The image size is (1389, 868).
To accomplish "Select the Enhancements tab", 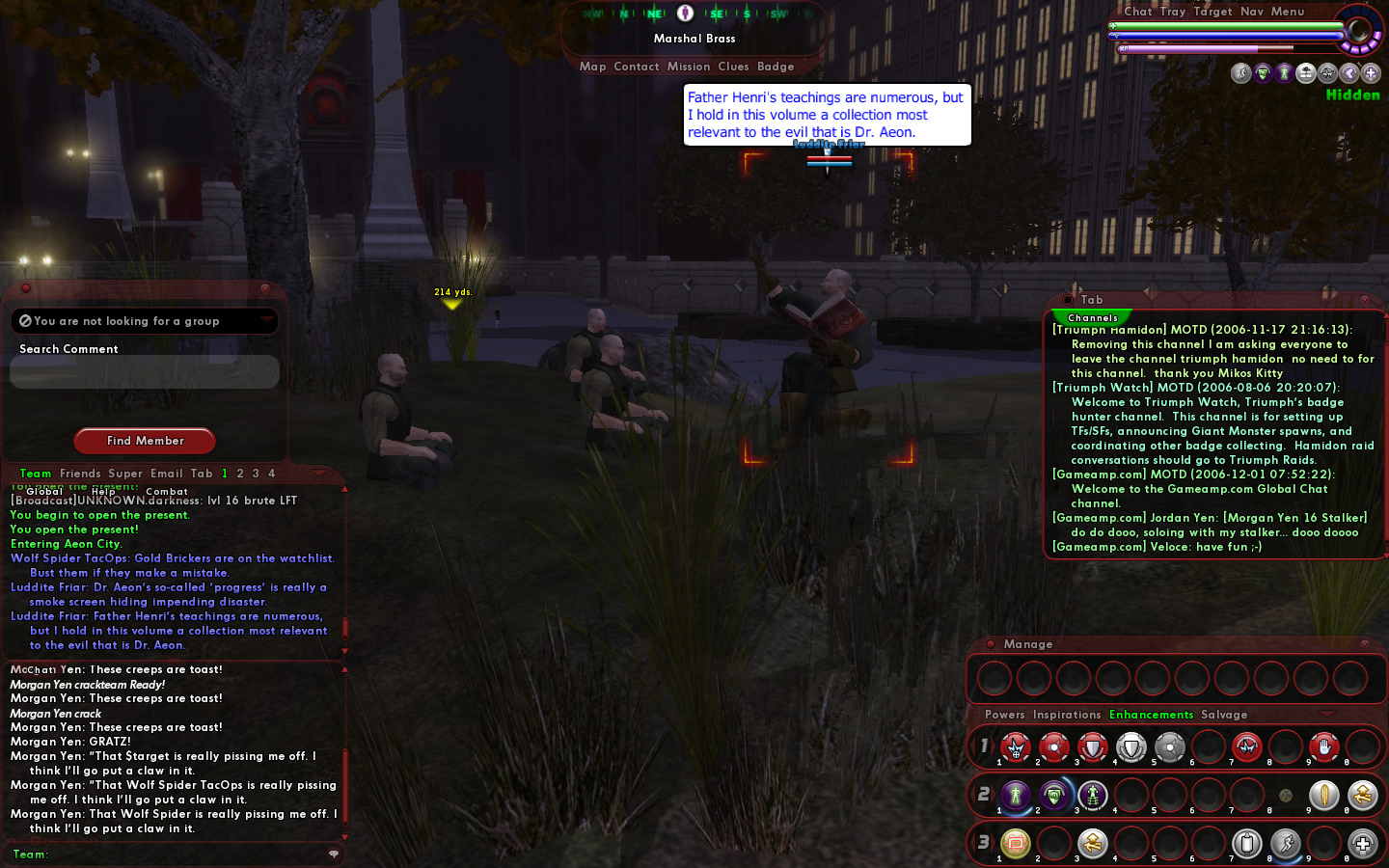I will 1151,715.
